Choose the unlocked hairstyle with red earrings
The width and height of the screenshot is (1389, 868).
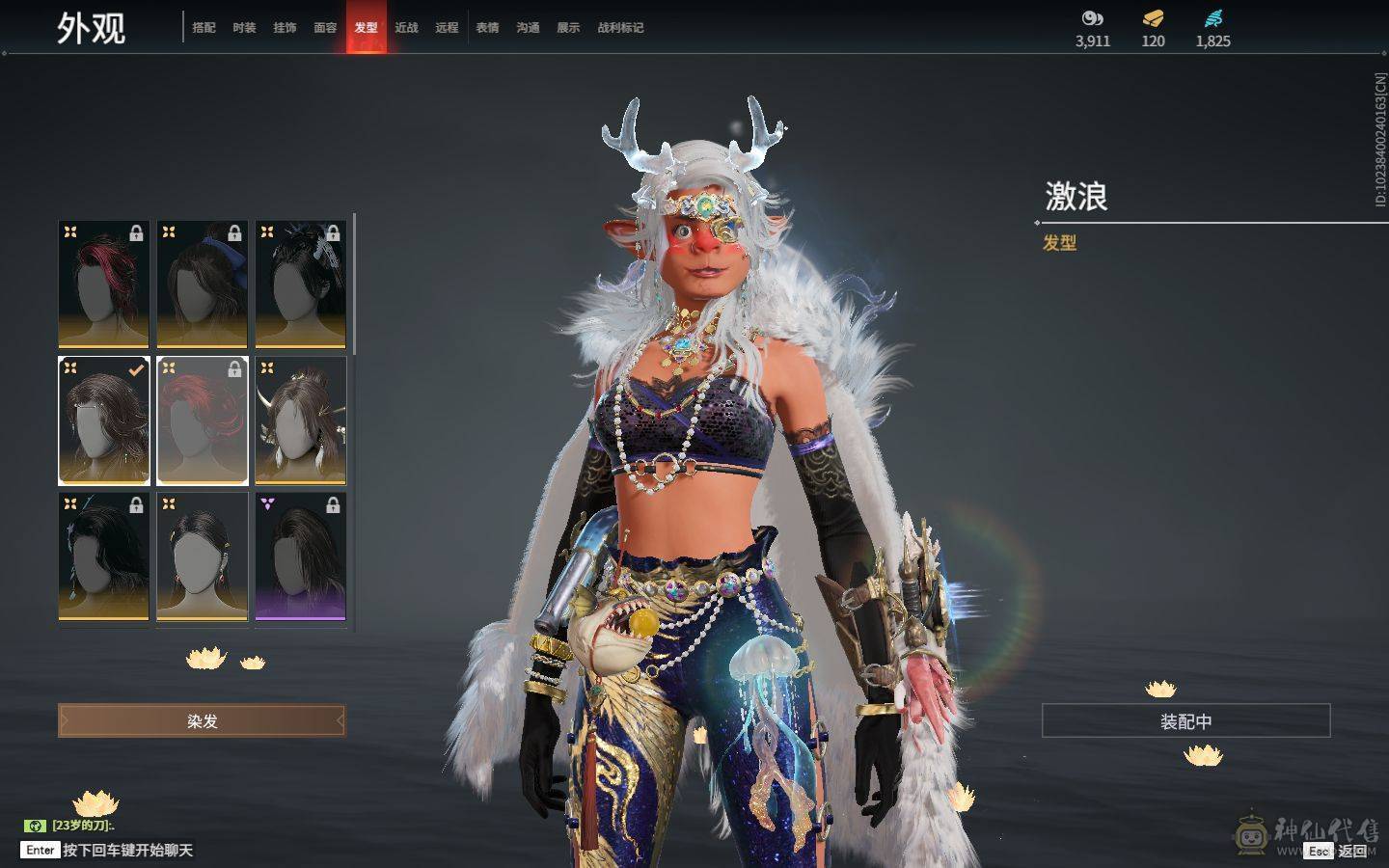[x=203, y=556]
